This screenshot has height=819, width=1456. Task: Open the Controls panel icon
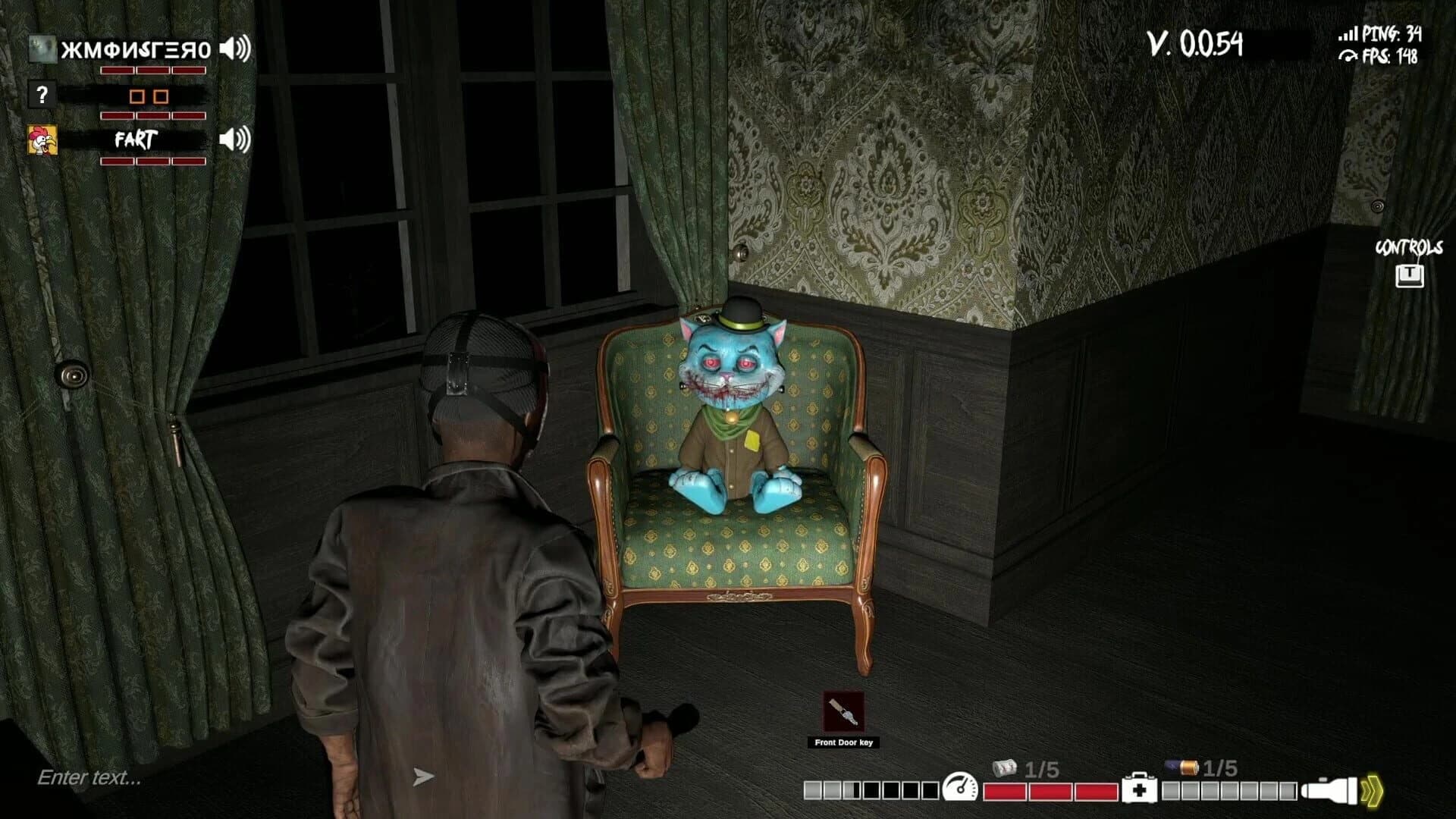point(1409,275)
